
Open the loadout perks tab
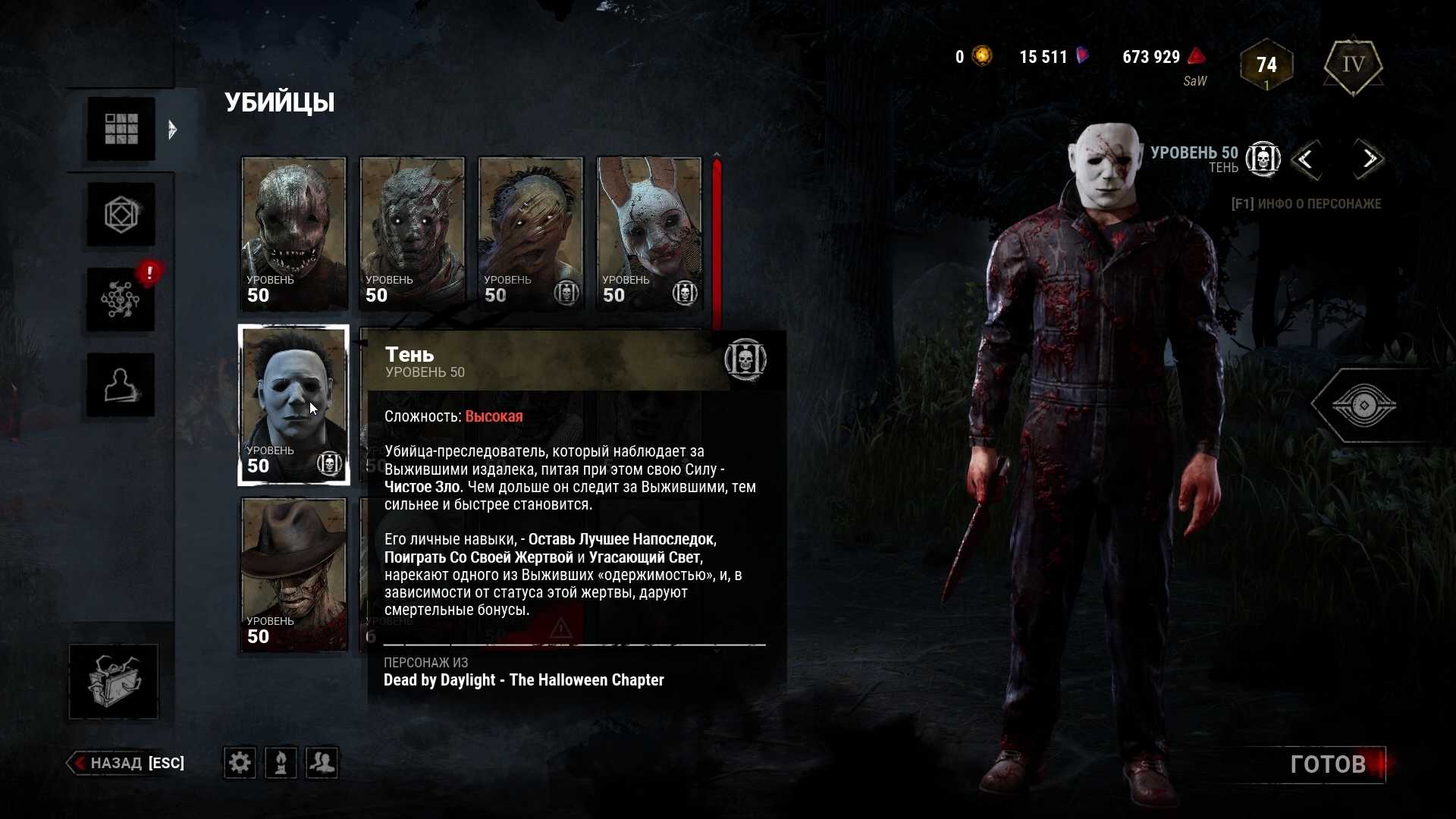coord(121,215)
